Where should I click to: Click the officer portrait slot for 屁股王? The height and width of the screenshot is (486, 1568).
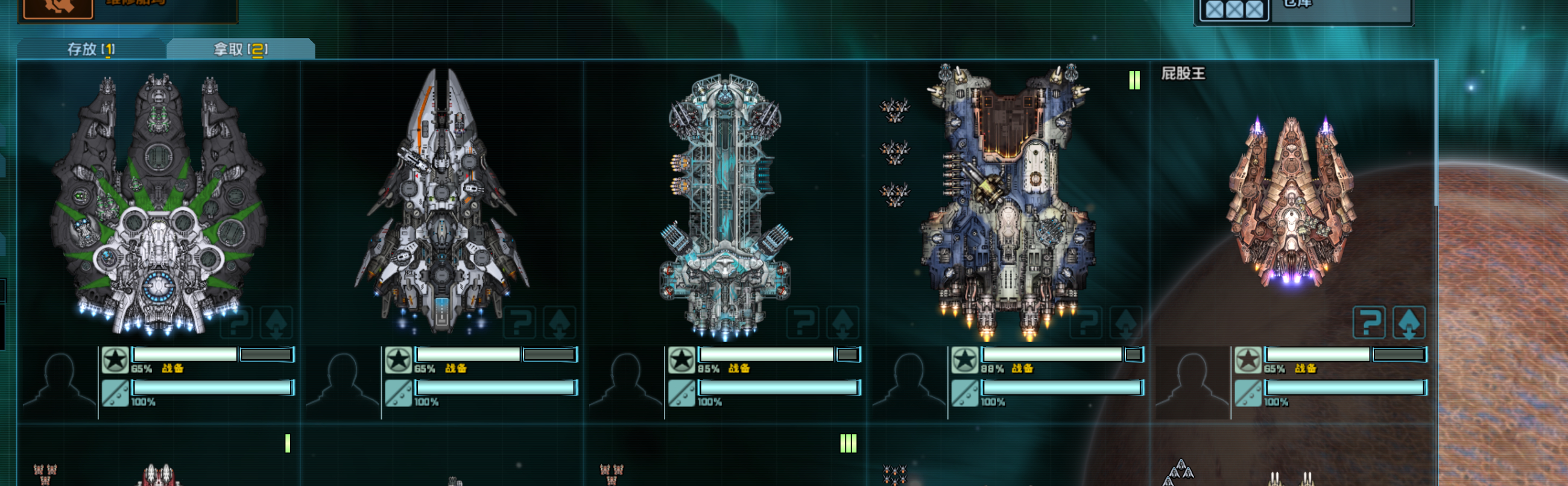pos(1192,382)
